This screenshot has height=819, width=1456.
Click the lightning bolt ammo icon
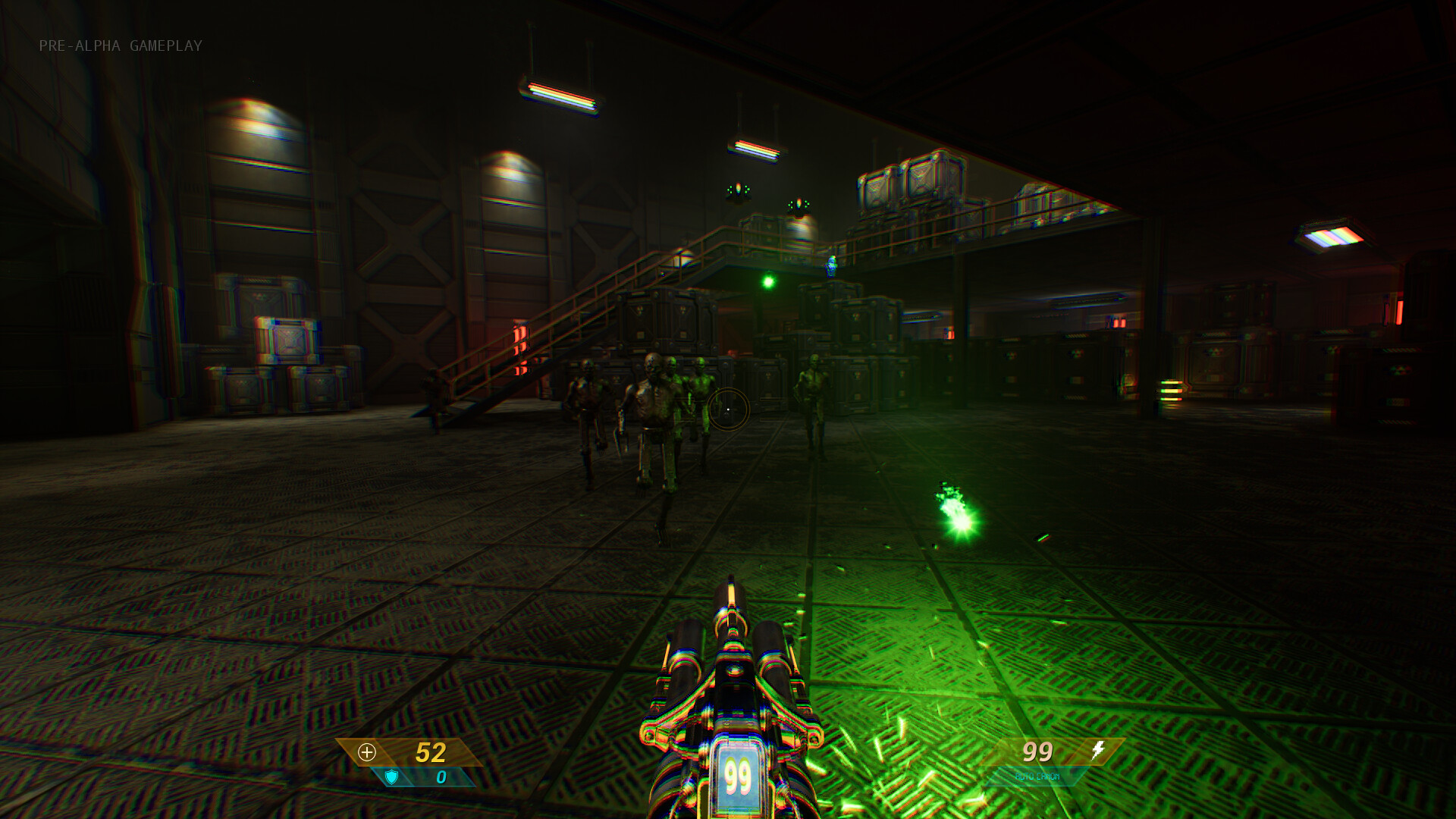click(x=1097, y=751)
